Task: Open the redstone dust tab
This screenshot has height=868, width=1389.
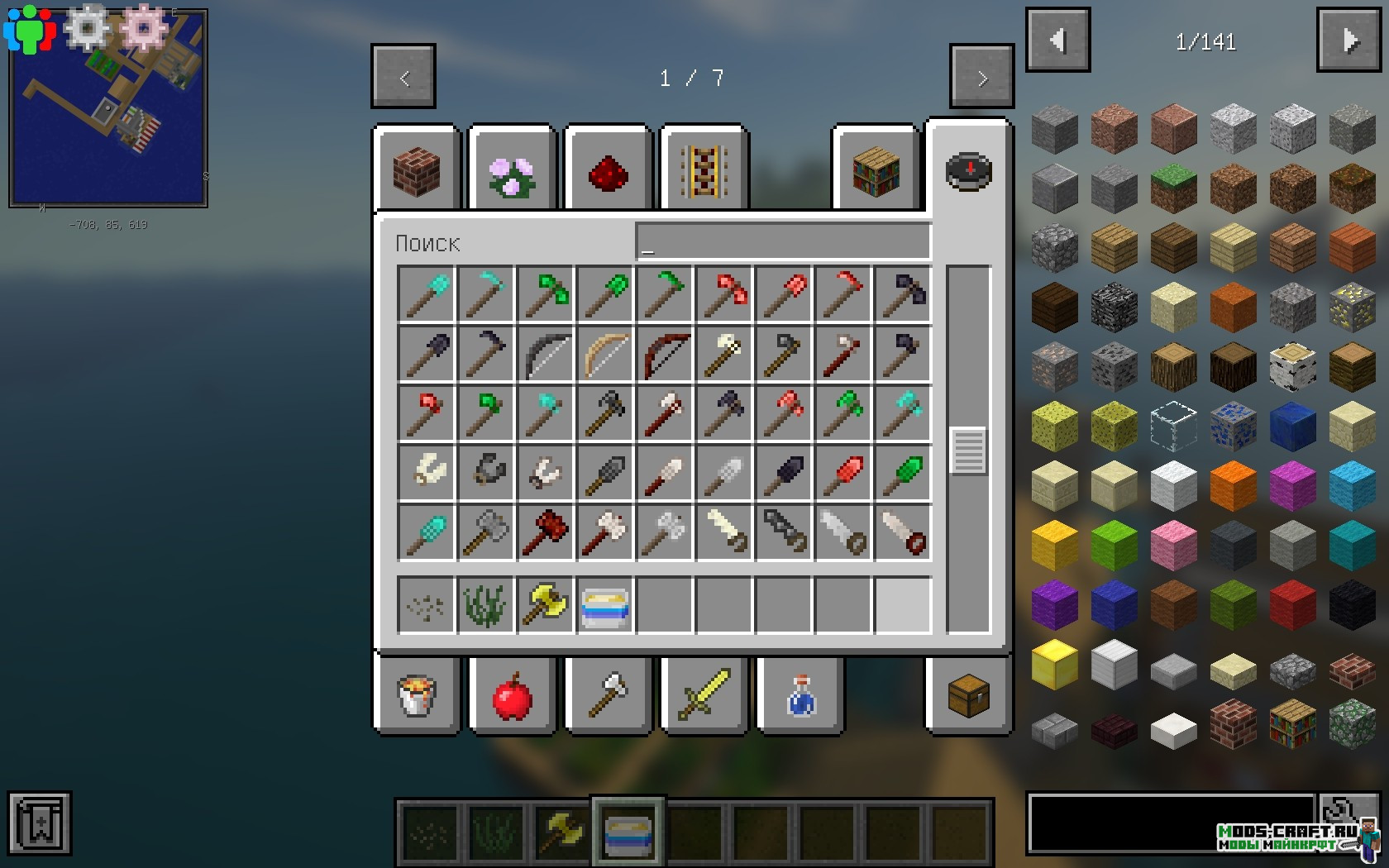Action: click(x=608, y=173)
